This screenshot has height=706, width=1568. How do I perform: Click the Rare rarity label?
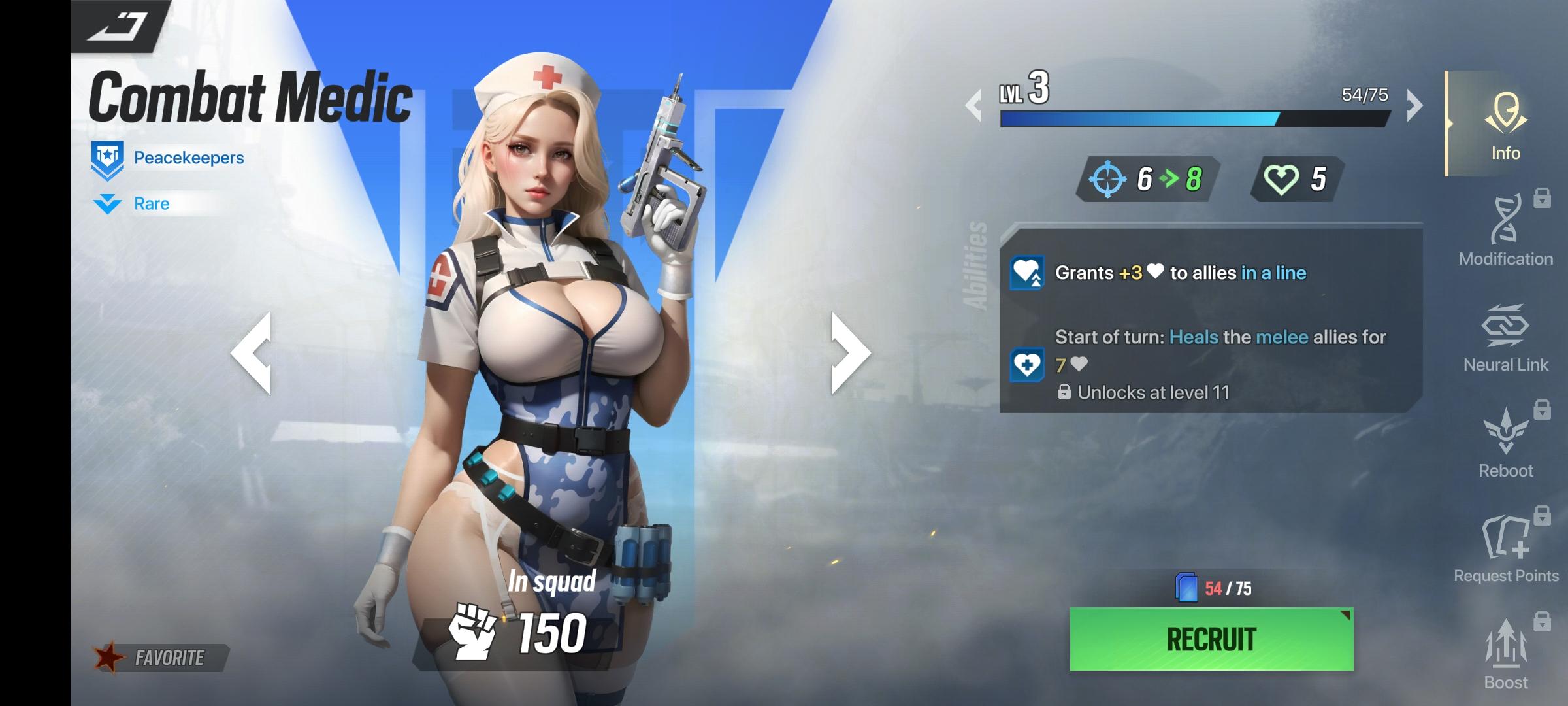[152, 203]
